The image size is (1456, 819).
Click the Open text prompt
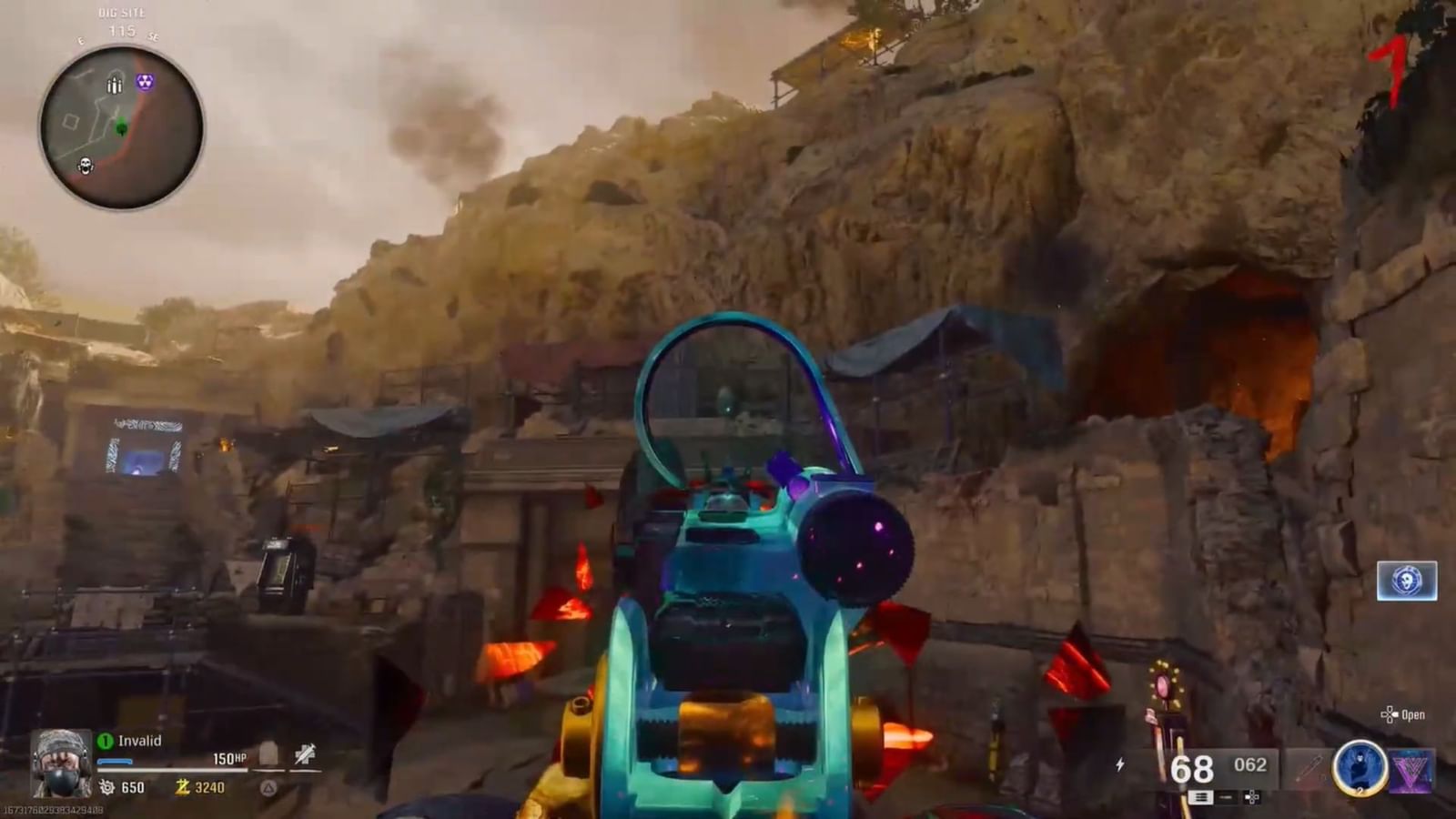coord(1416,716)
